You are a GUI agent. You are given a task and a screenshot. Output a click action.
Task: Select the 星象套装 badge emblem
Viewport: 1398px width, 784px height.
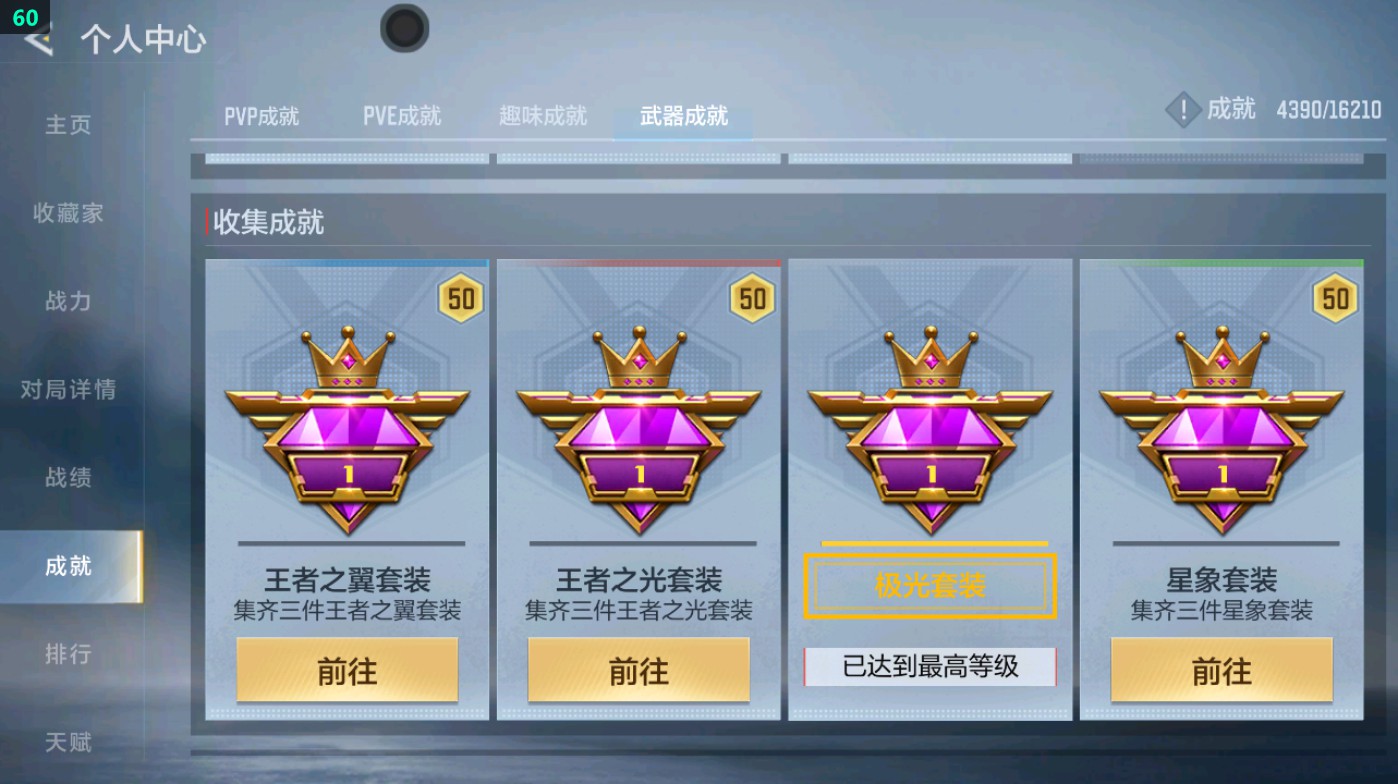click(1220, 430)
